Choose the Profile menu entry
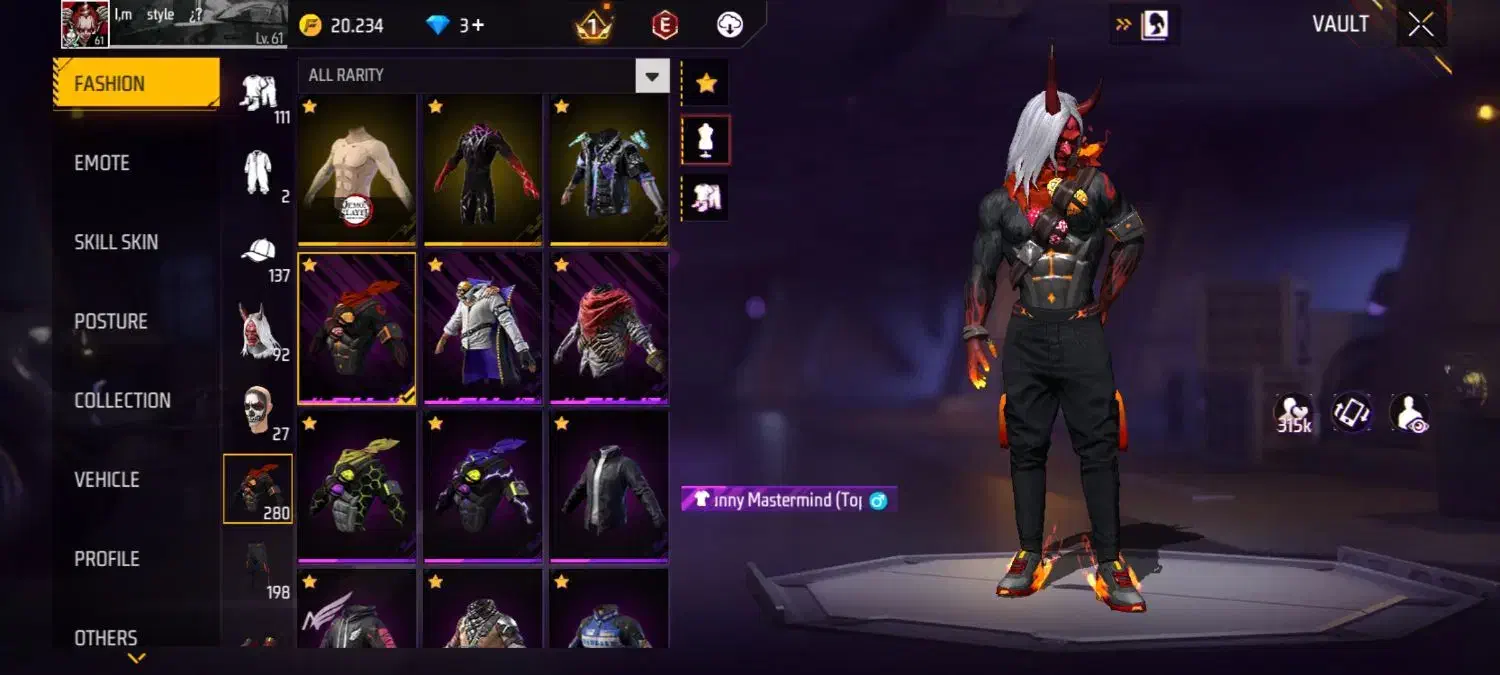The width and height of the screenshot is (1500, 675). click(107, 558)
